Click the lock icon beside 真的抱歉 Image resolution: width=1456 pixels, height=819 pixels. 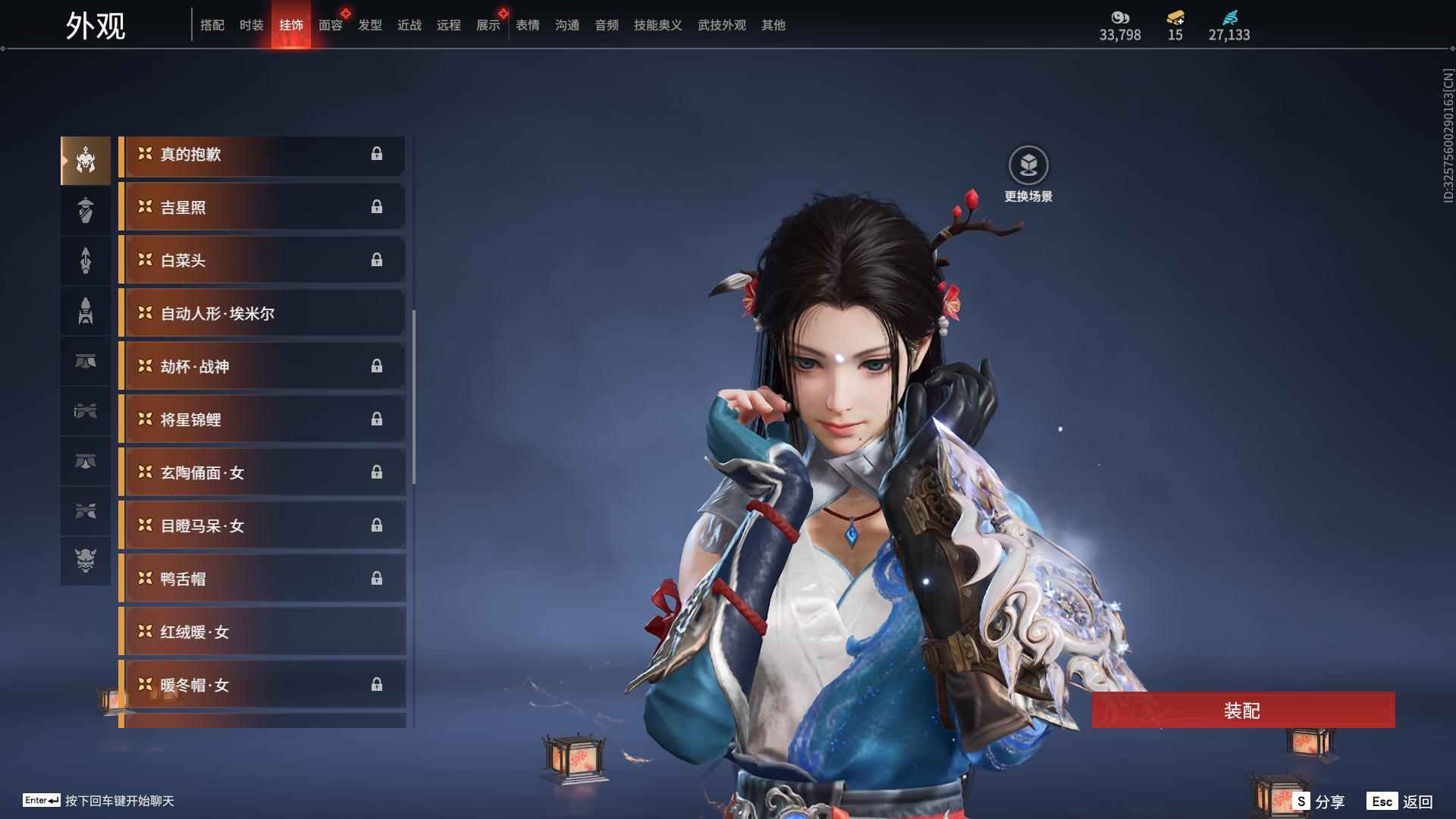[x=378, y=154]
